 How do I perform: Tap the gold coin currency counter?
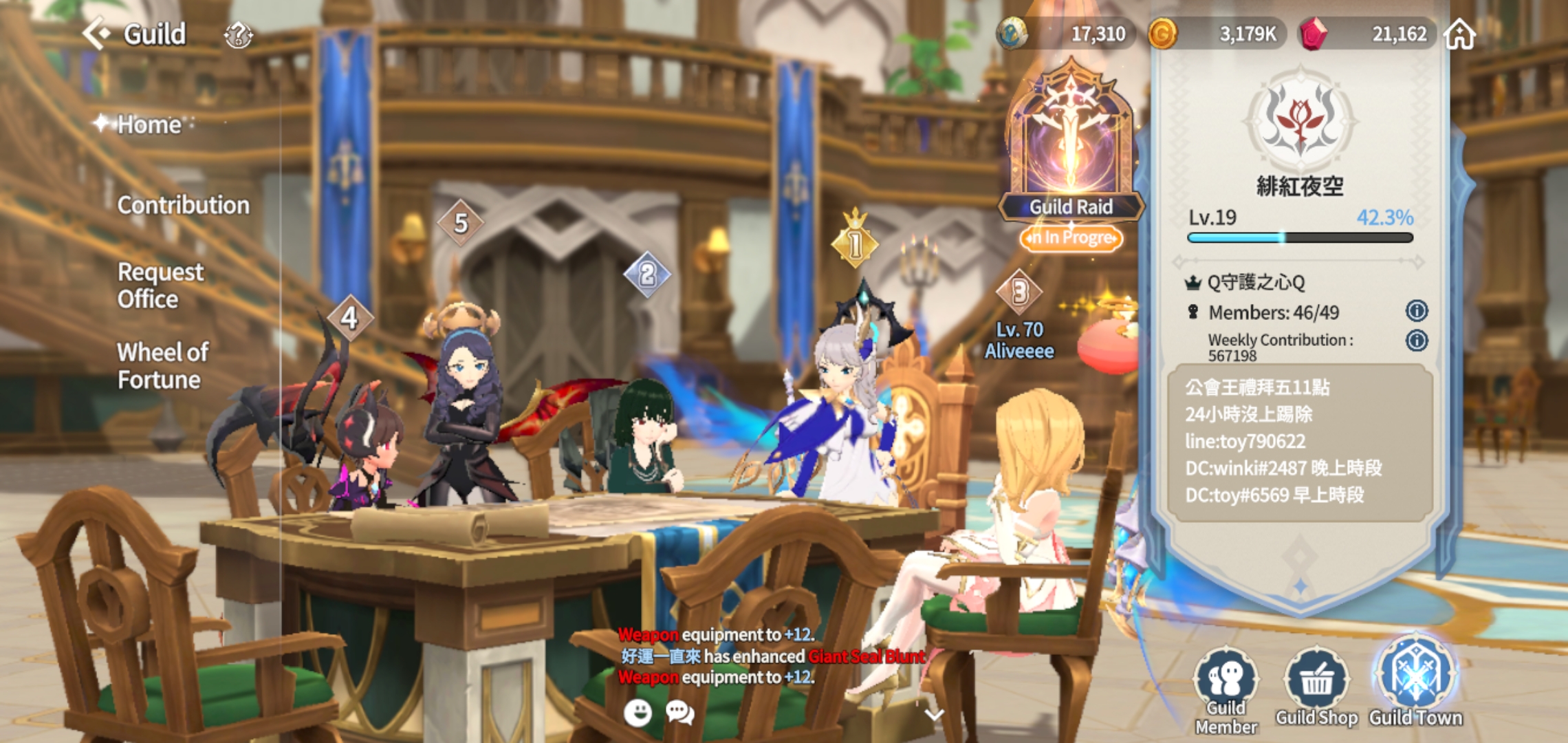[x=1216, y=34]
